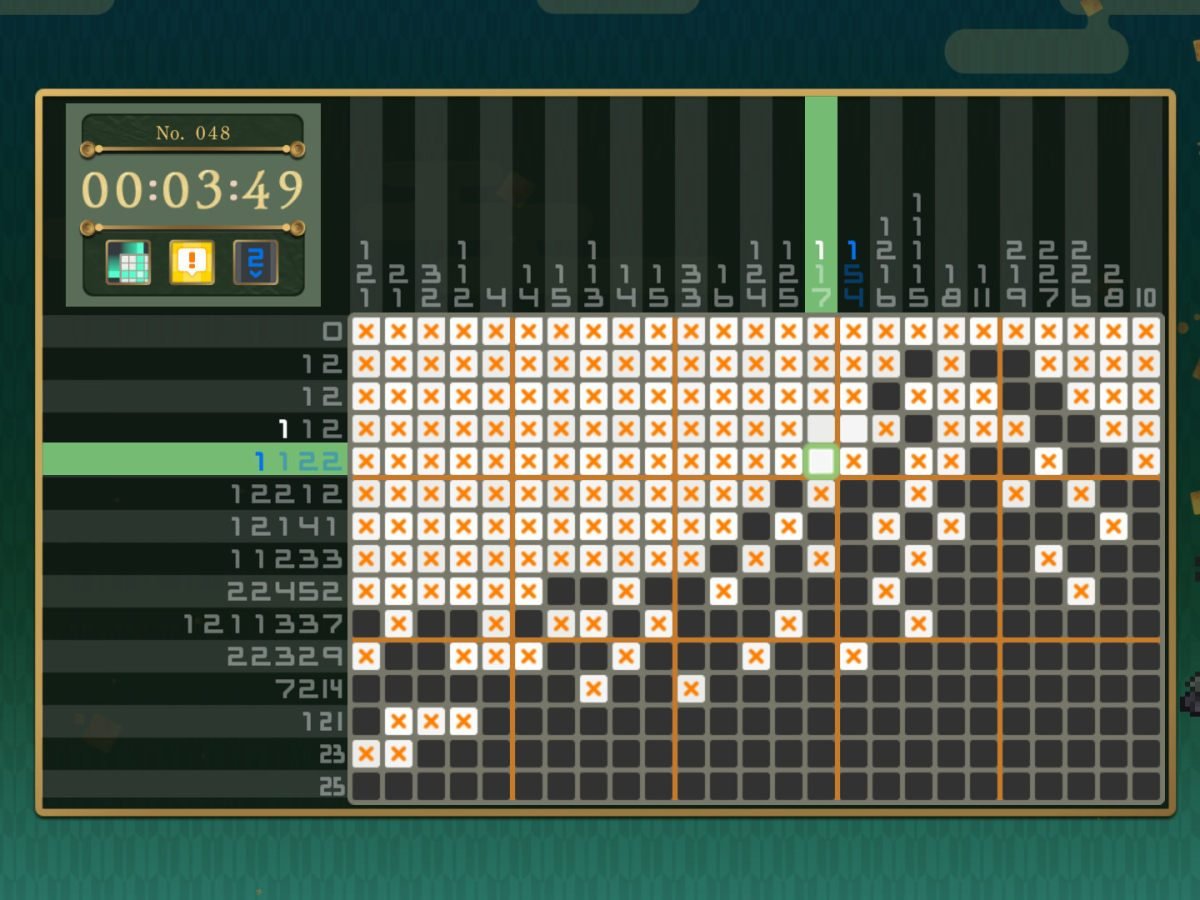Screen dimensions: 1200x900
Task: Toggle the blue number 2 arrow icon
Action: tap(255, 262)
